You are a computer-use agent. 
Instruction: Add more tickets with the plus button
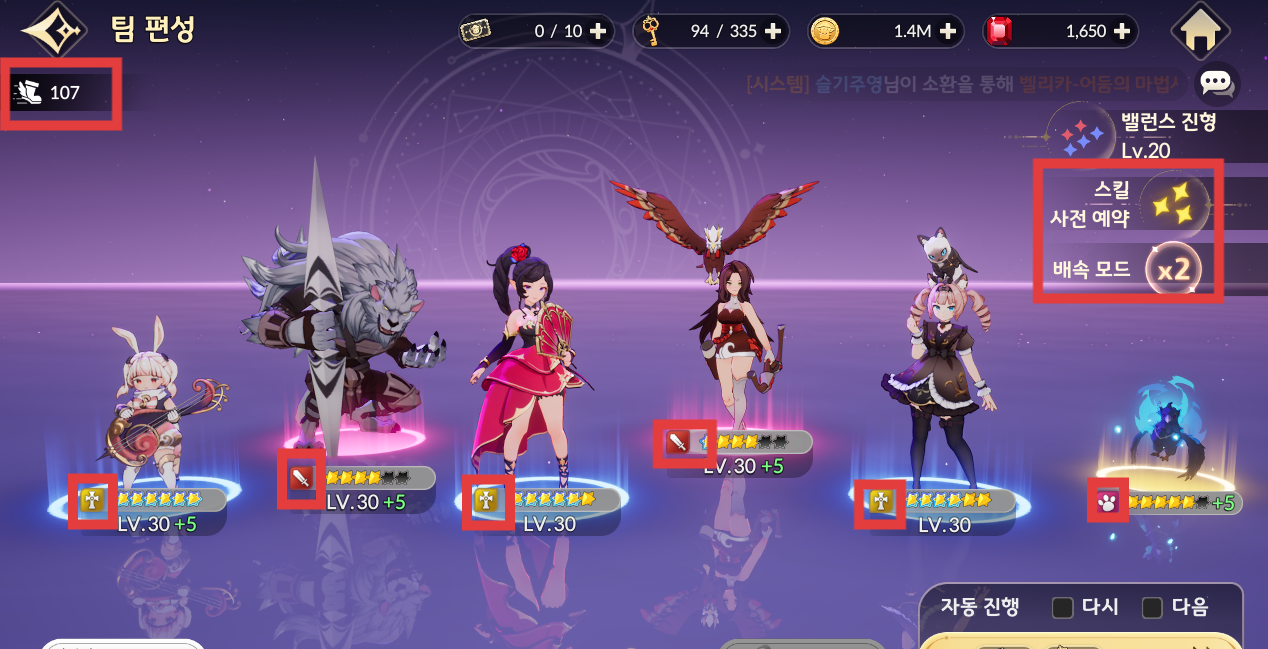(x=598, y=31)
